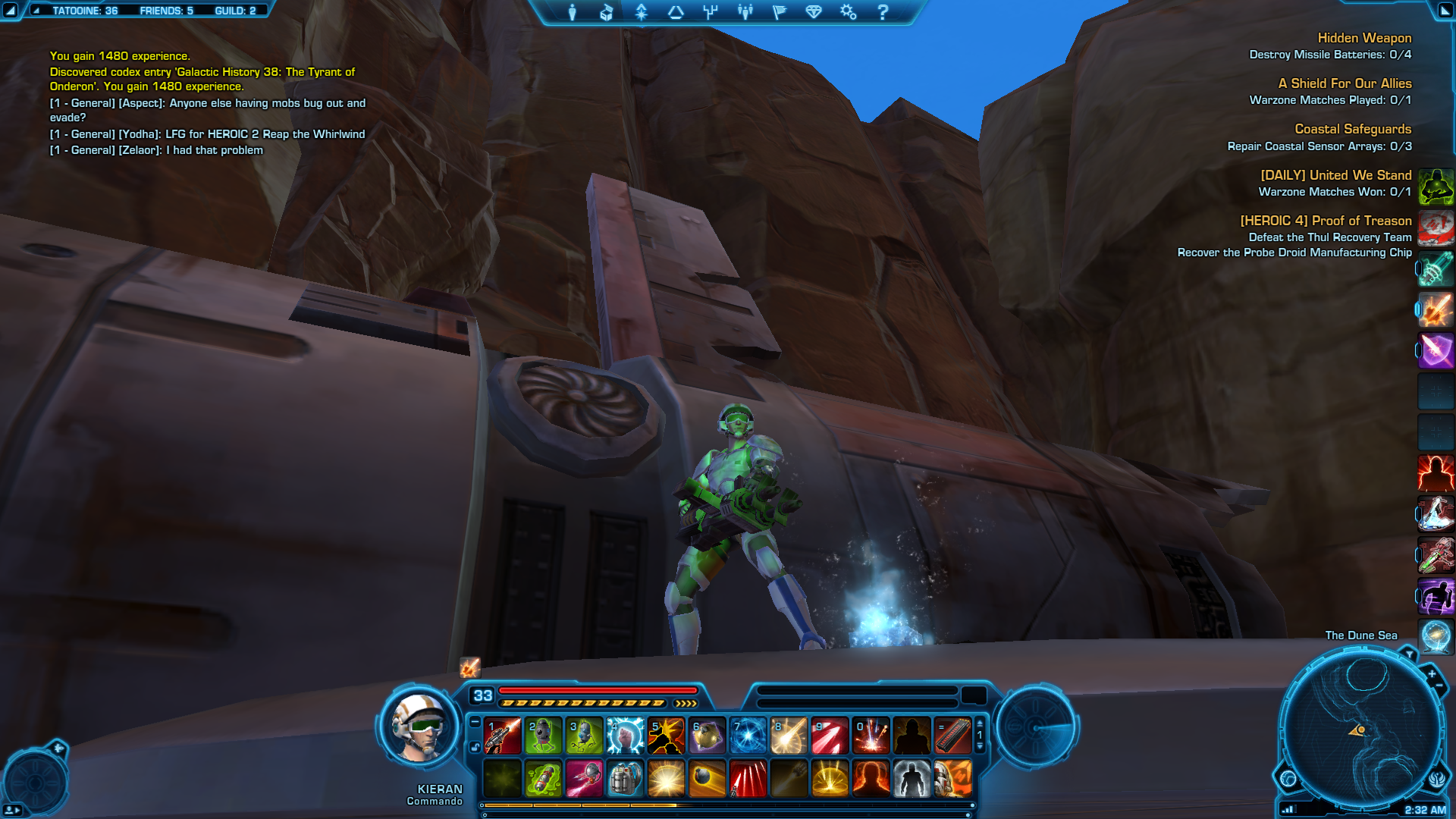Activate the backpack ability icon
The image size is (1456, 819).
coord(625,778)
